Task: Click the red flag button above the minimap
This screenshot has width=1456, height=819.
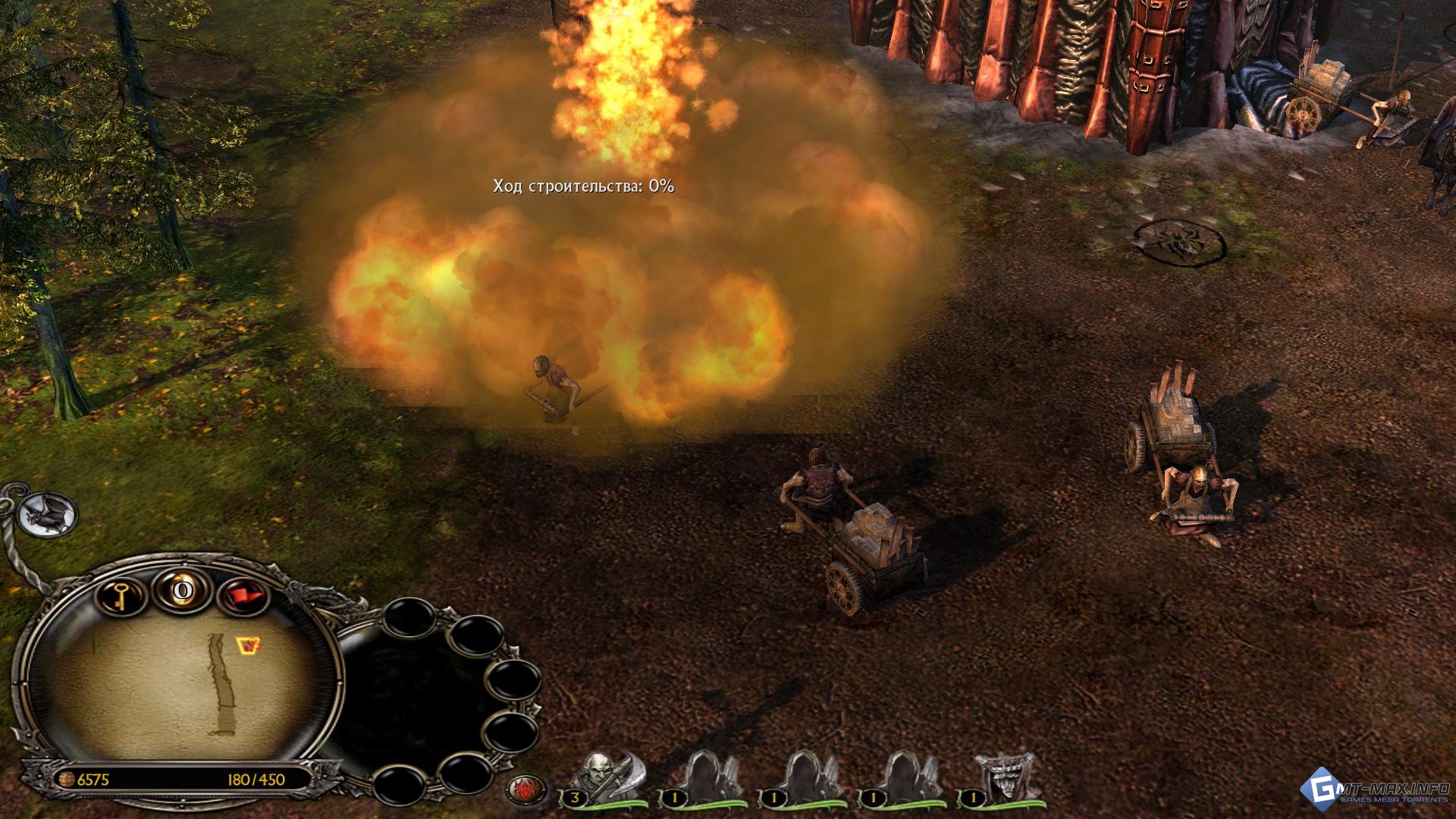Action: [244, 596]
